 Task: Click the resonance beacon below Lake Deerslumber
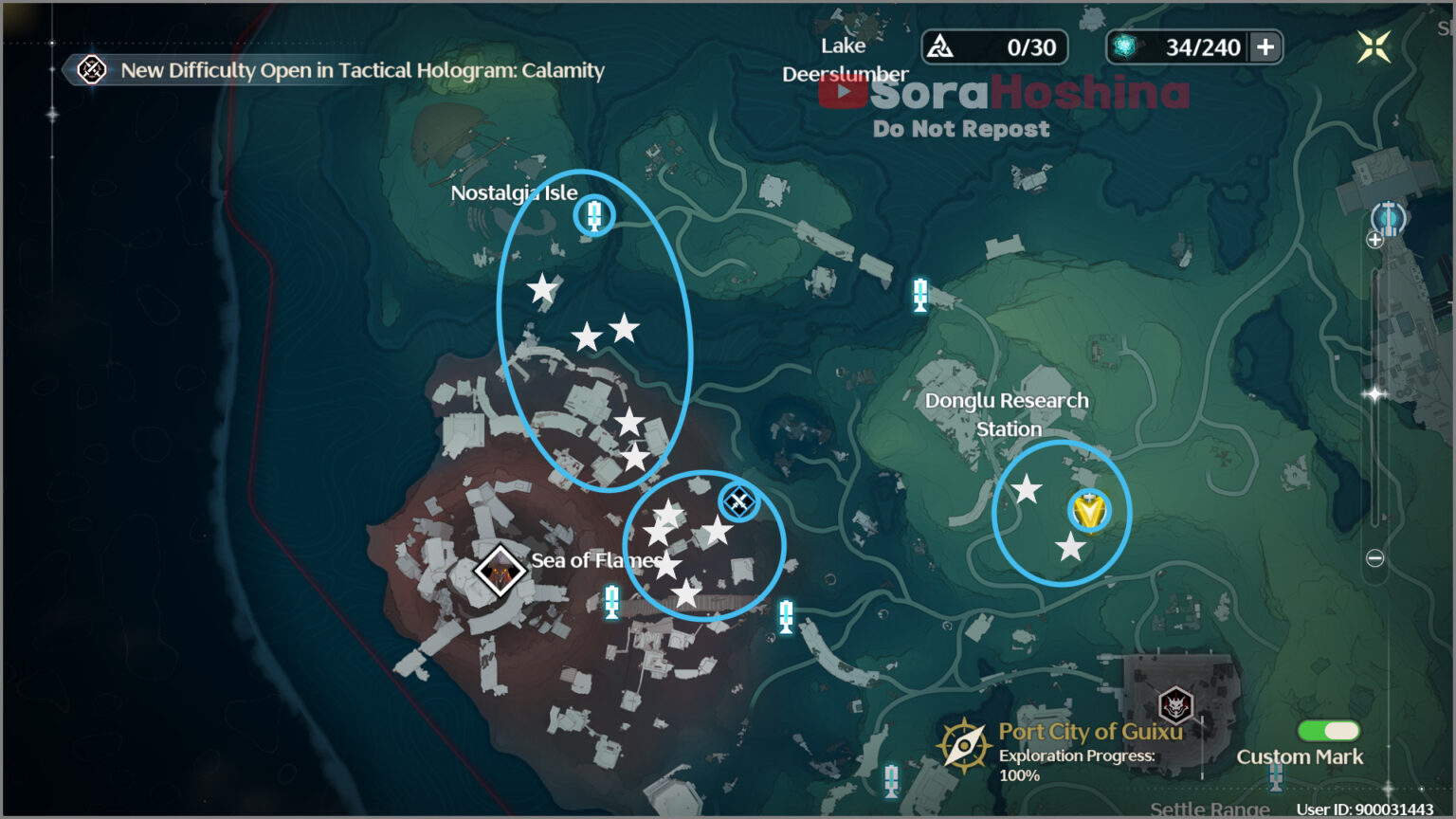pos(919,296)
